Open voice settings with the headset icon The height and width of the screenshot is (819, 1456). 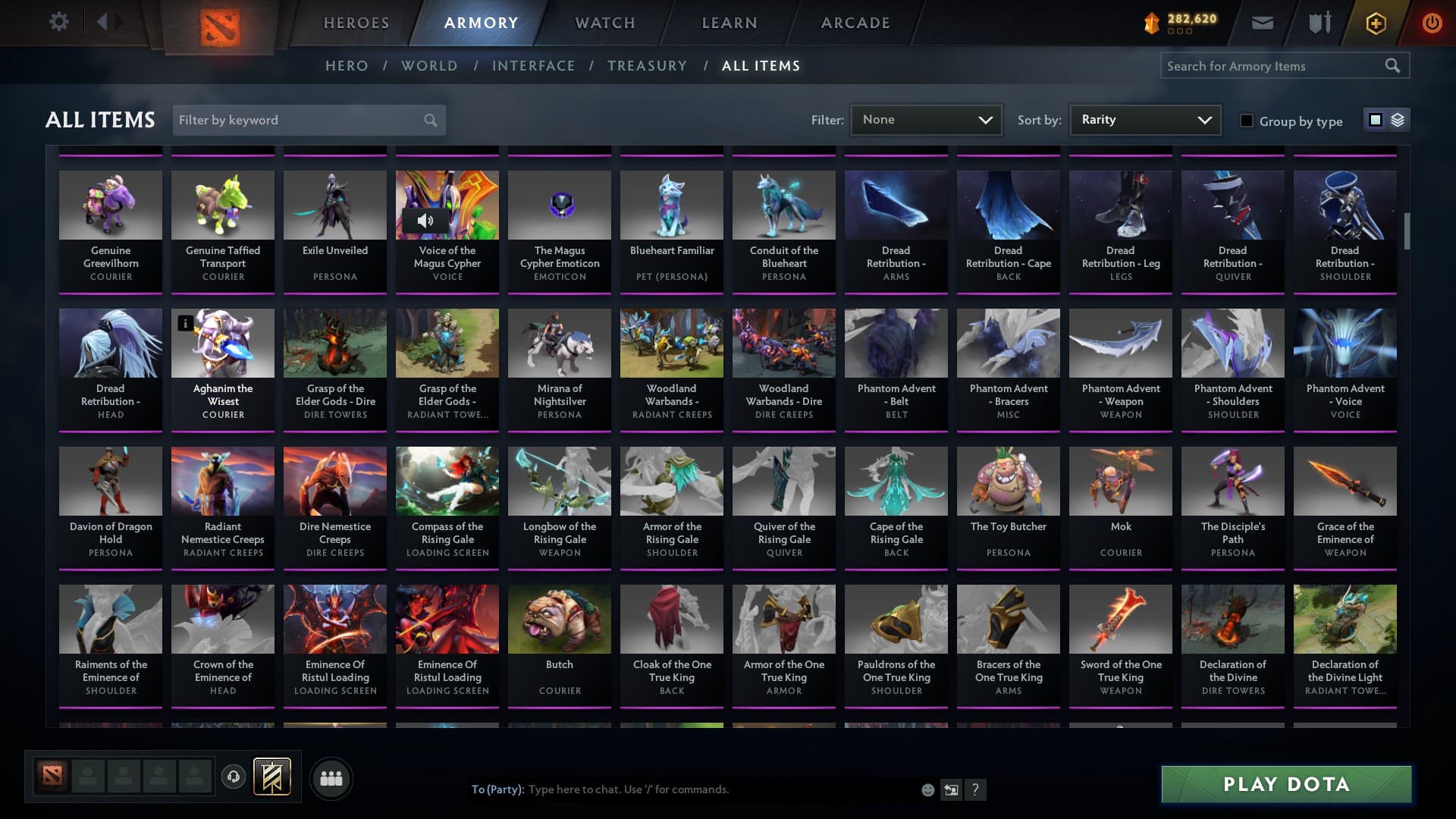(233, 777)
